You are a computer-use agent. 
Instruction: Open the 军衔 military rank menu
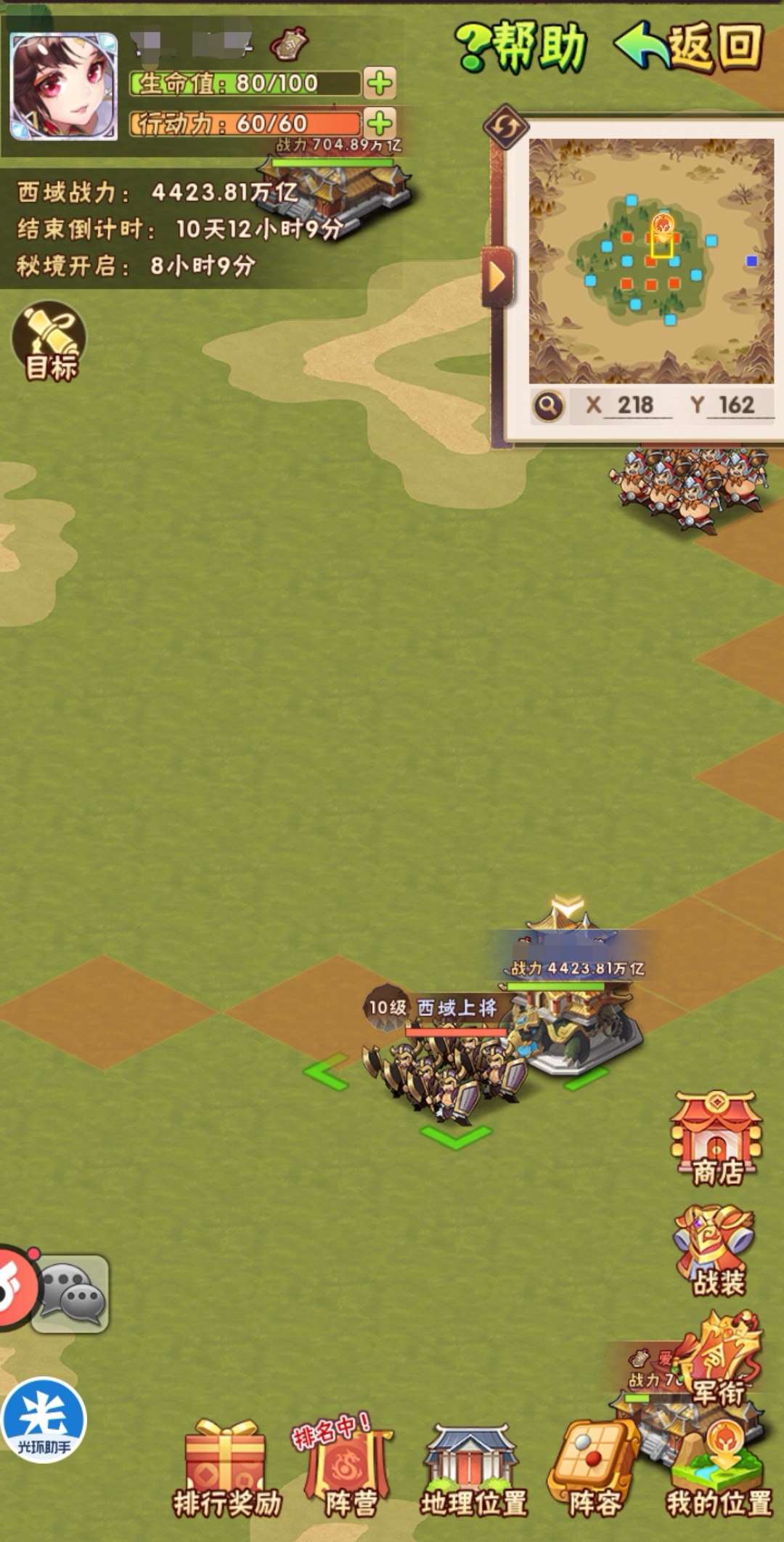pyautogui.click(x=719, y=1360)
